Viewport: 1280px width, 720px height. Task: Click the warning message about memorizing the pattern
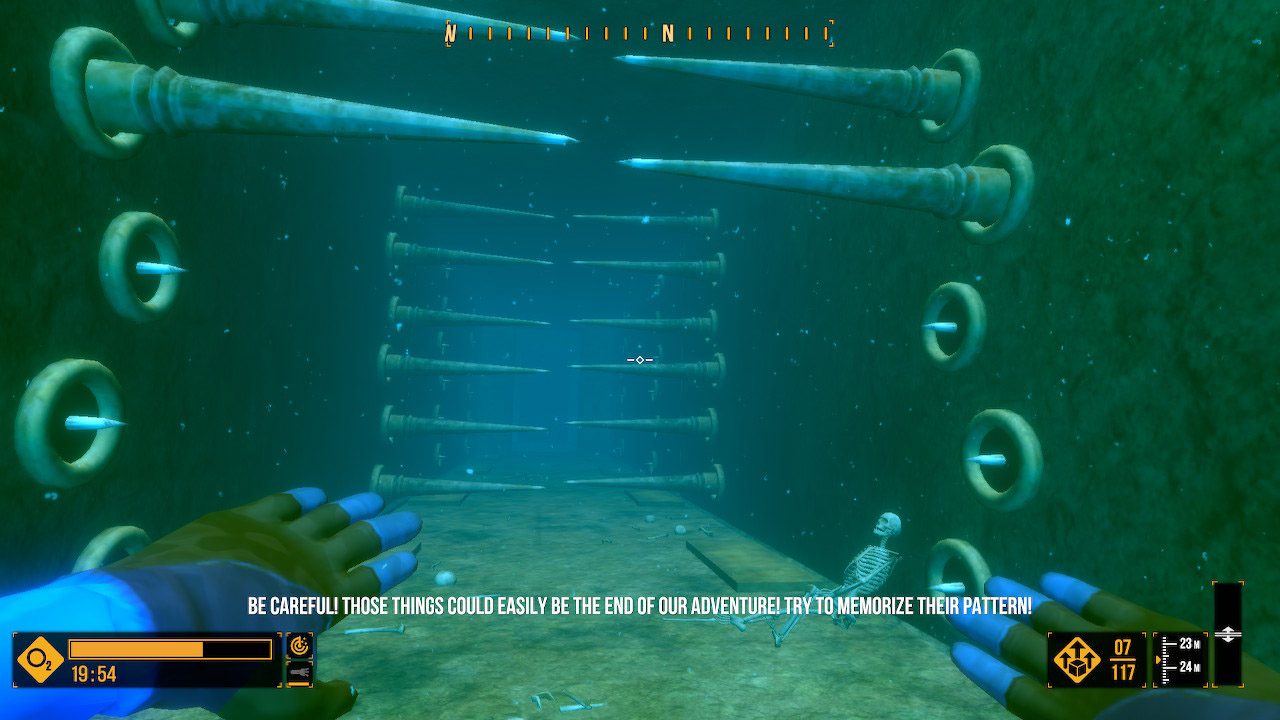coord(640,604)
